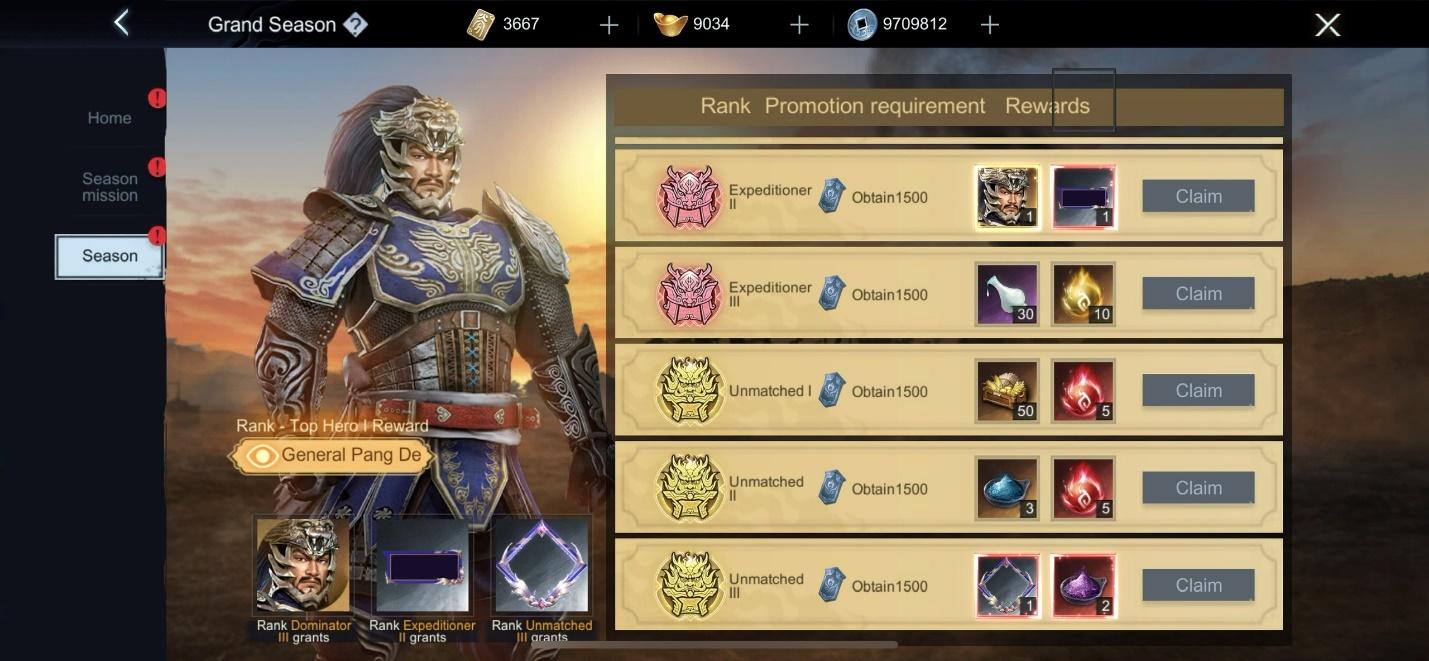
Task: Open Grand Season help info icon
Action: click(x=355, y=25)
